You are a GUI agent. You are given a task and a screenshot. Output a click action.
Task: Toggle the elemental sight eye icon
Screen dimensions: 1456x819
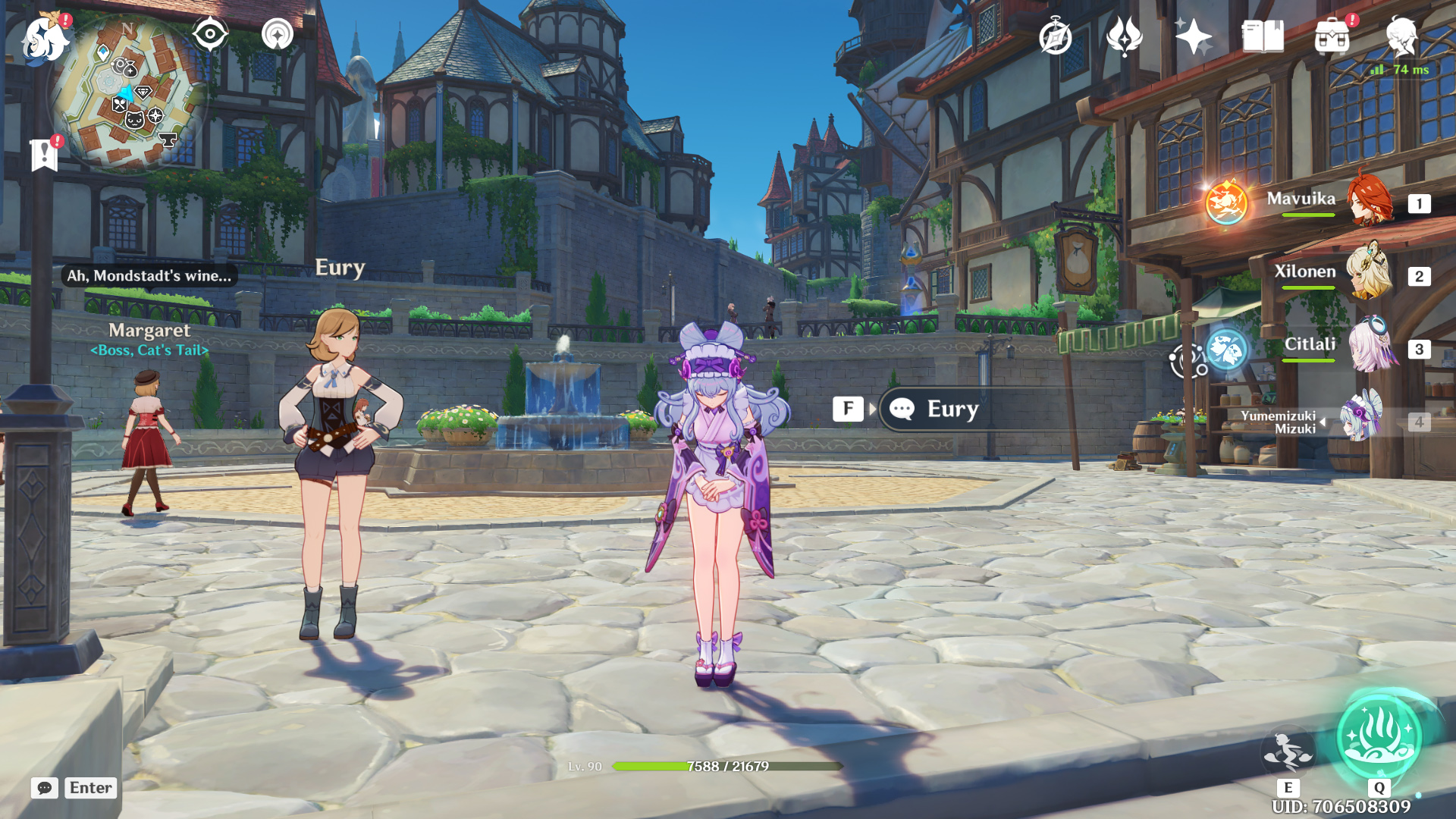coord(209,34)
